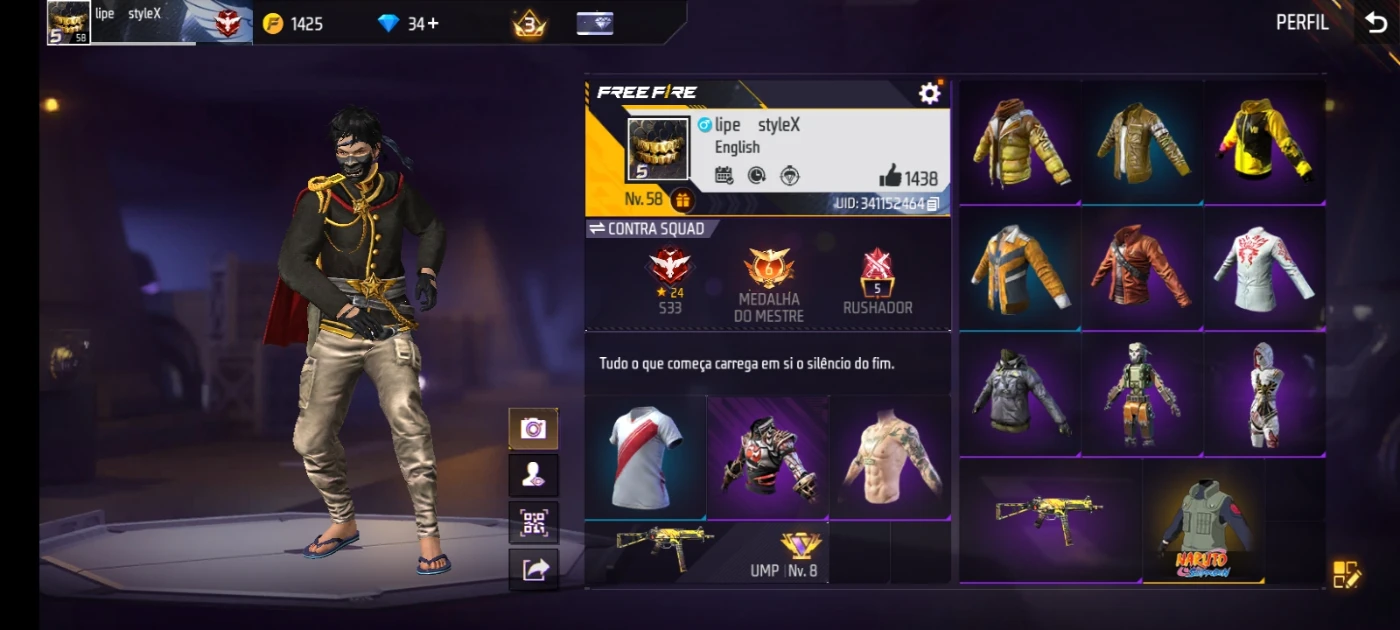Select the golden UMP weapon skin

coord(1048,517)
